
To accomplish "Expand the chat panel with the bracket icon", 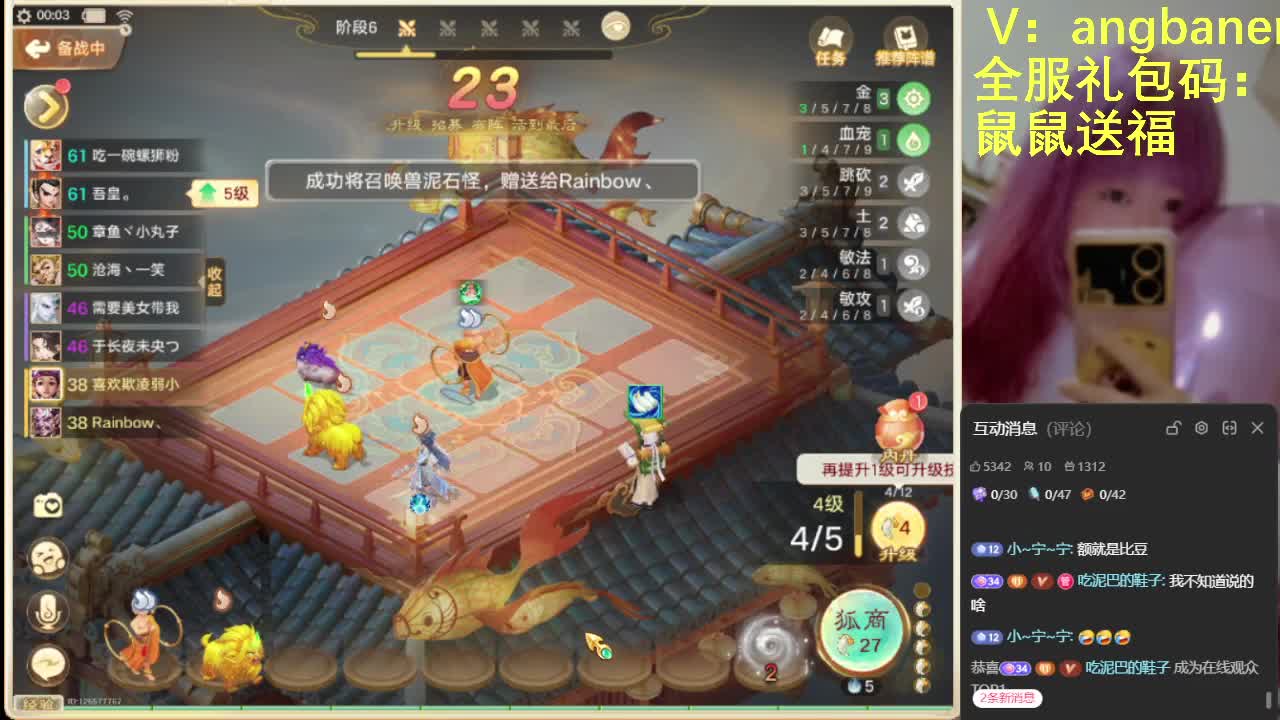I will 1229,428.
